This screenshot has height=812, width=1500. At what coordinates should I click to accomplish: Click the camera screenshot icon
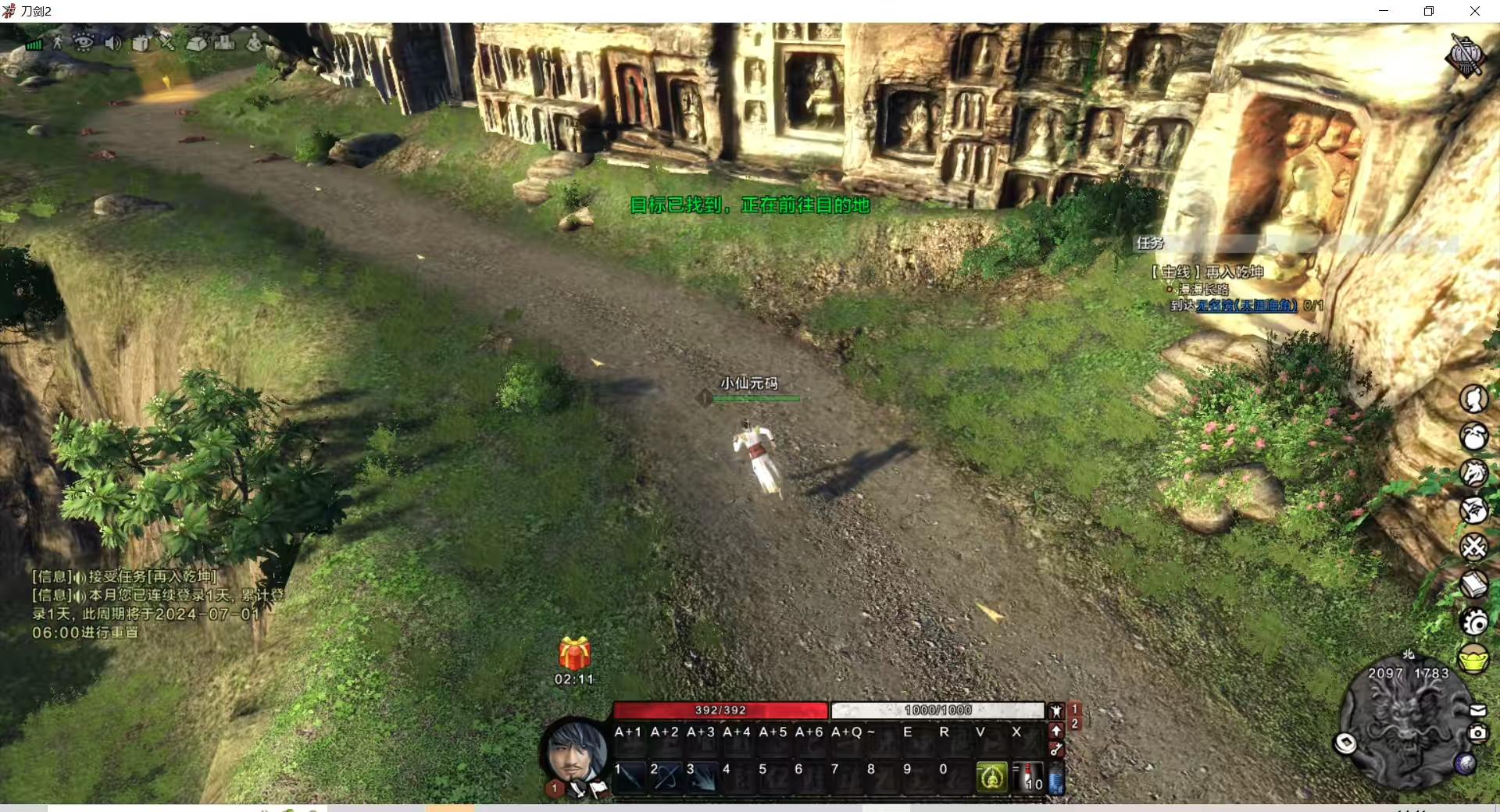[1477, 733]
